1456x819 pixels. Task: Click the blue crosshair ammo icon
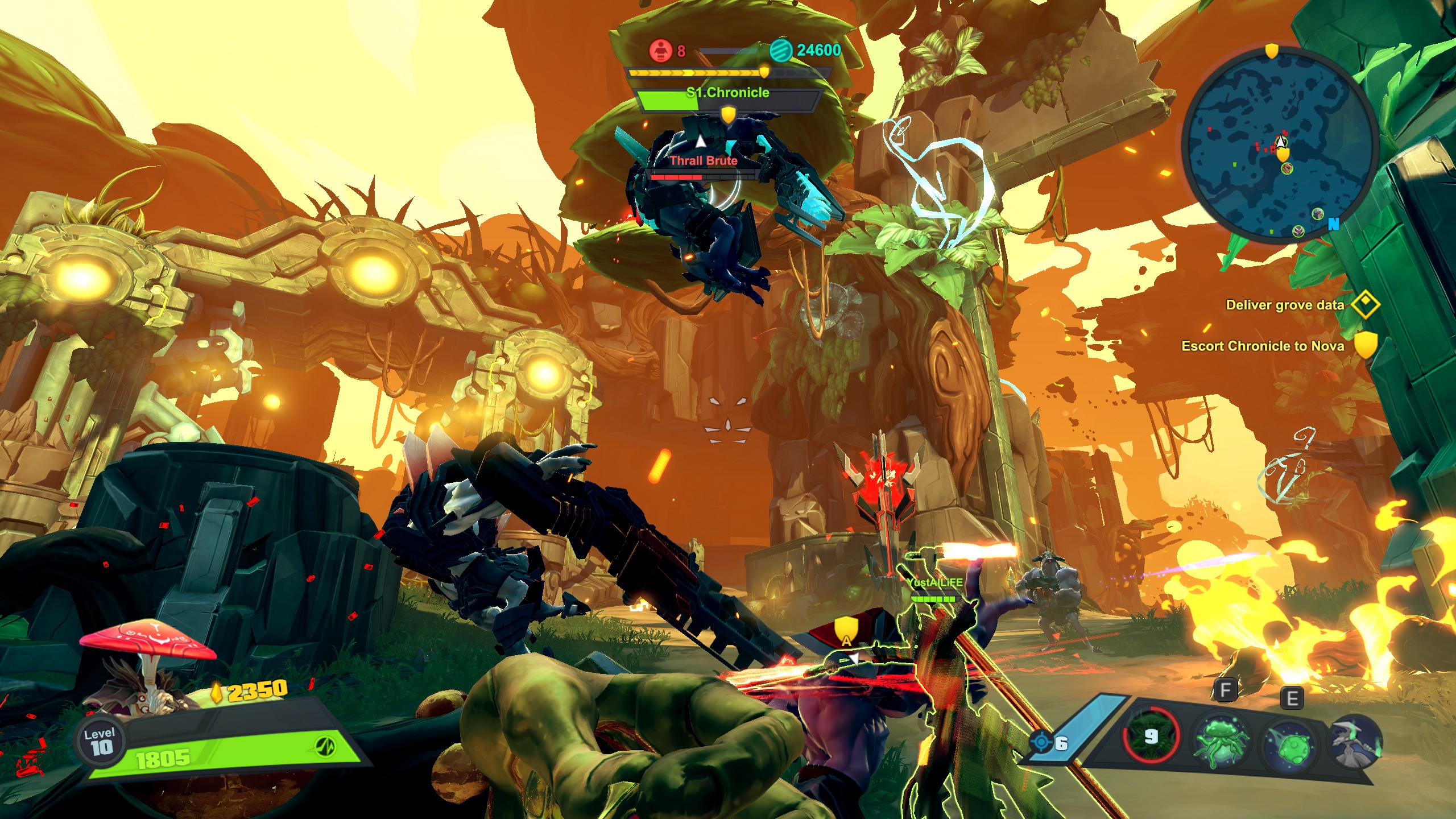[1042, 743]
